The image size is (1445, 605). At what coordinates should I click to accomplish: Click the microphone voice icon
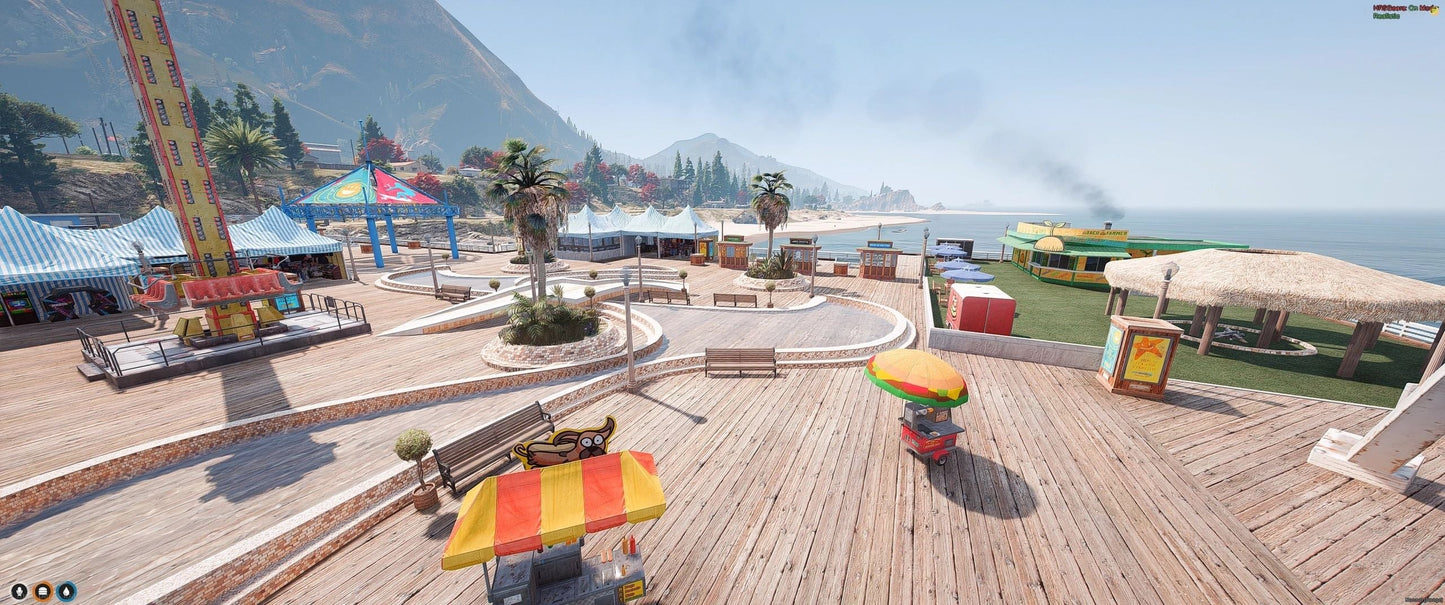click(19, 591)
